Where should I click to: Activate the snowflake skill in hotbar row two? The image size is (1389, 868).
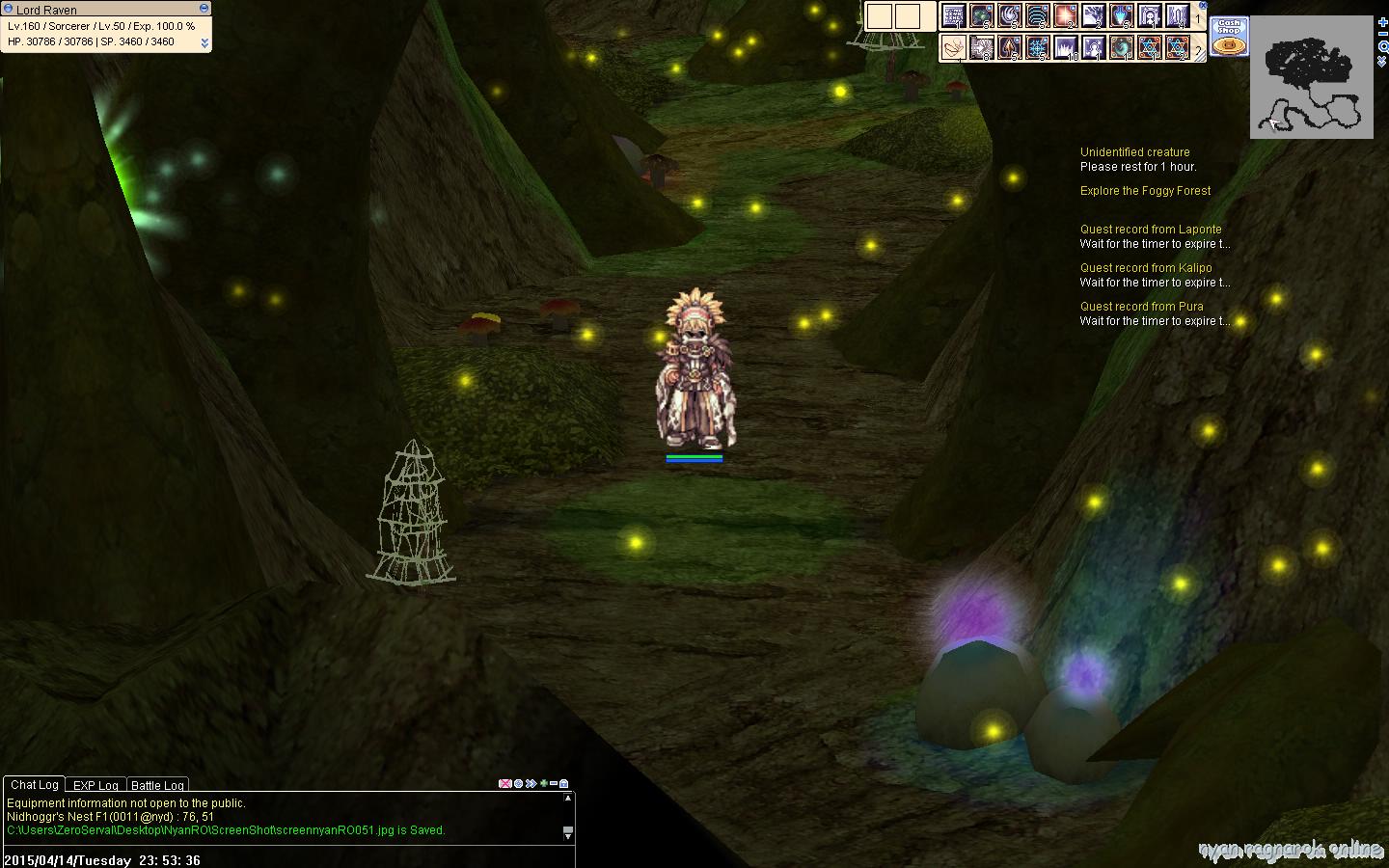(x=1037, y=47)
